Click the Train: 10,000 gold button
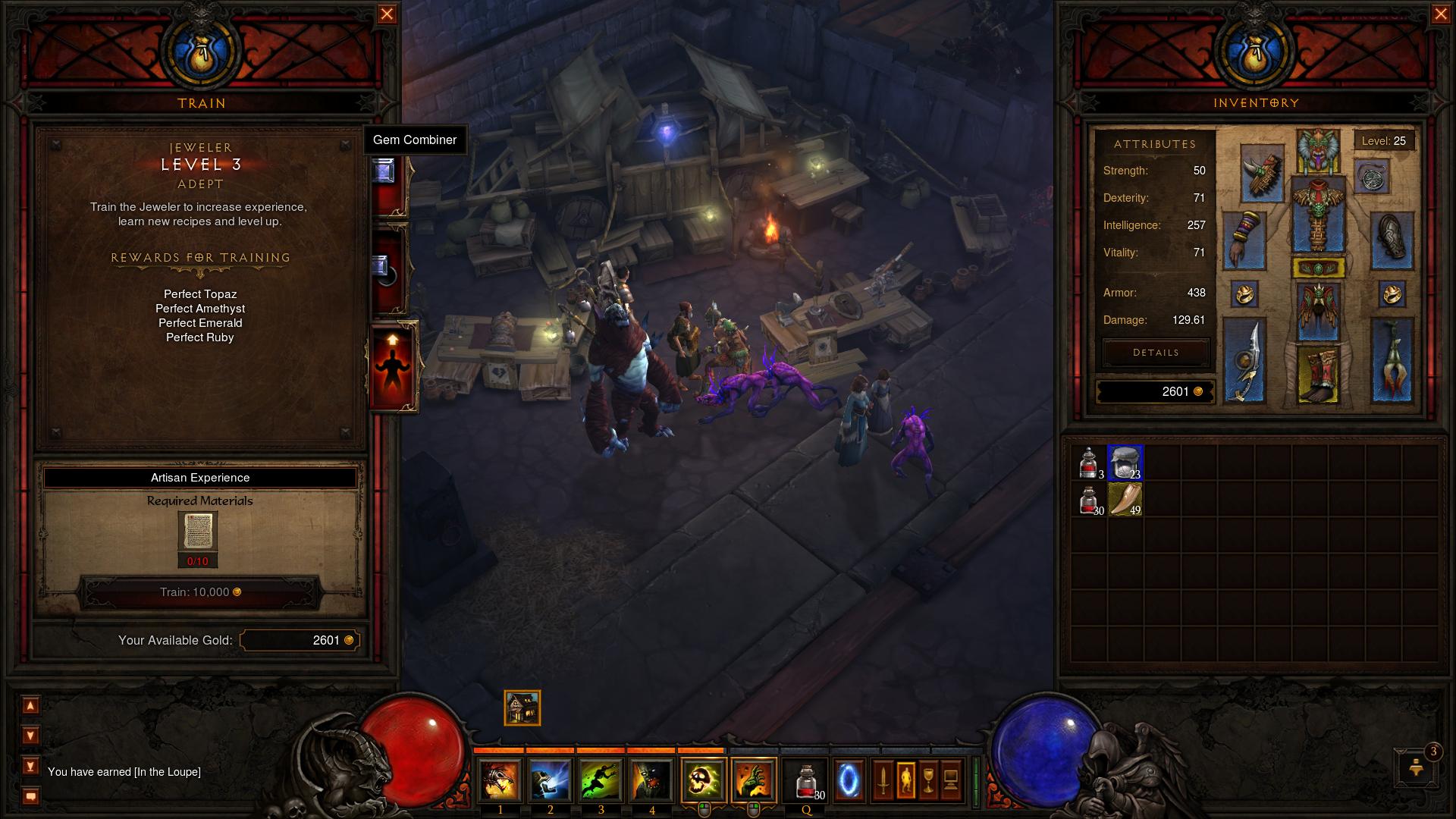Viewport: 1456px width, 819px height. (200, 592)
